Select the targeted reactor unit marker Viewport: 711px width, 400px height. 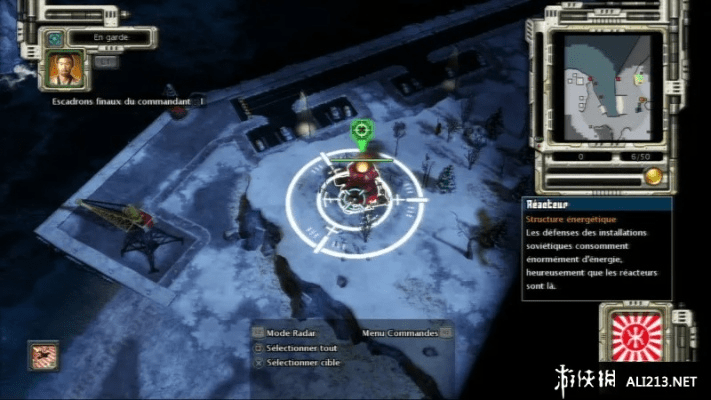click(x=361, y=130)
